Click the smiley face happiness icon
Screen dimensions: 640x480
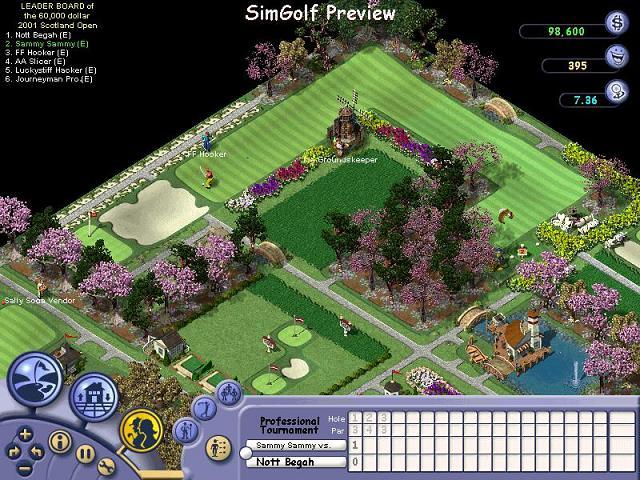click(x=617, y=58)
